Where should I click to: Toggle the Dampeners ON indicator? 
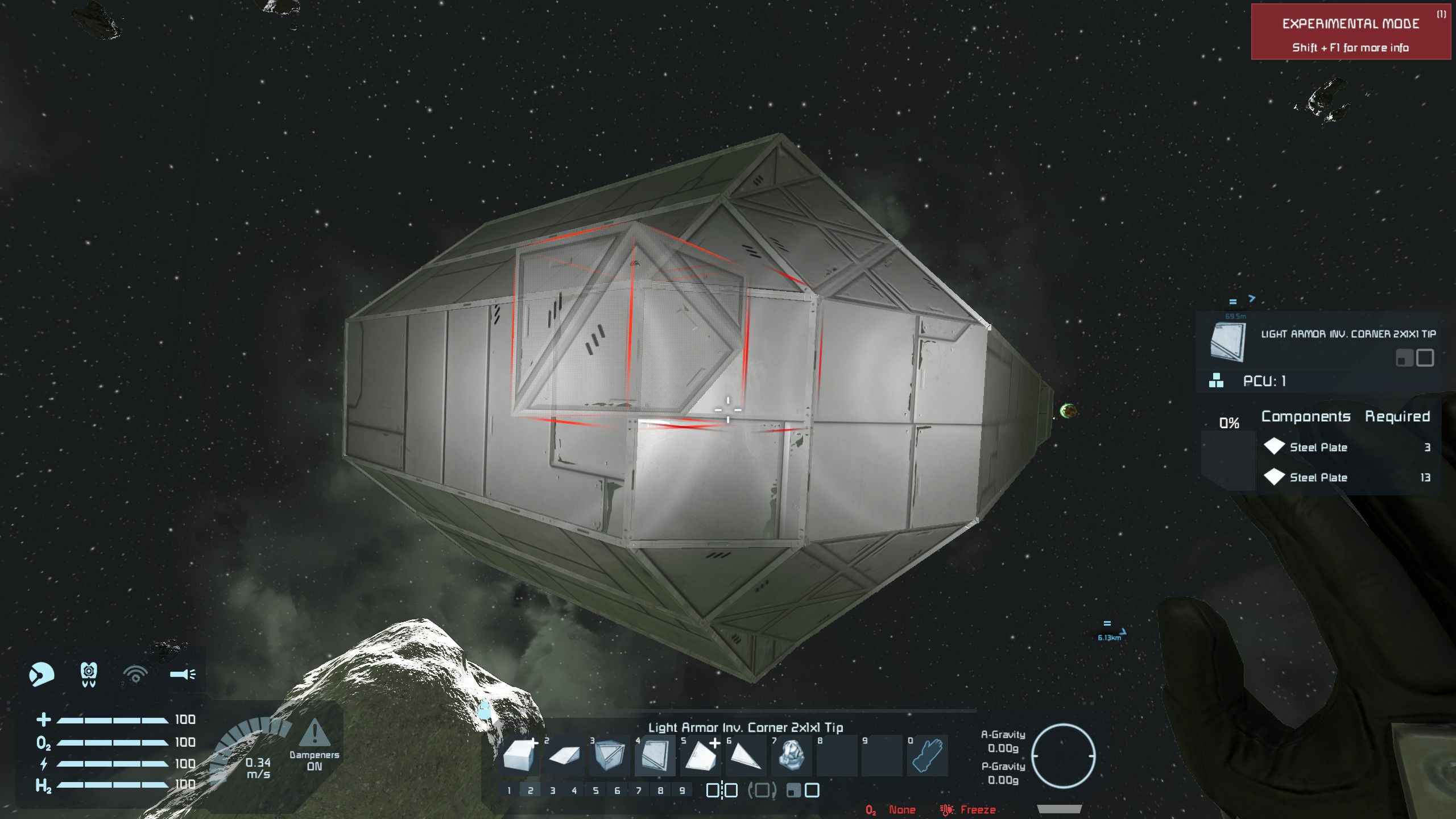[x=314, y=745]
